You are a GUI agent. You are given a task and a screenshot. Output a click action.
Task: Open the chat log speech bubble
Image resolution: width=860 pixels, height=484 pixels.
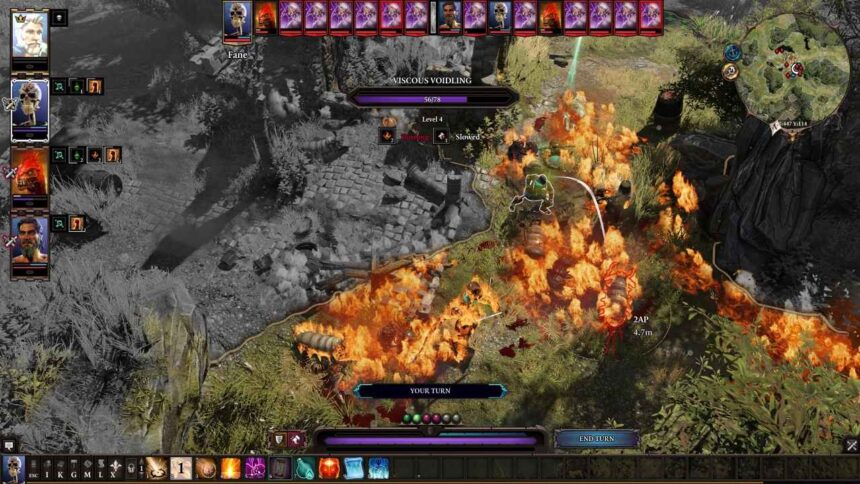pyautogui.click(x=9, y=446)
